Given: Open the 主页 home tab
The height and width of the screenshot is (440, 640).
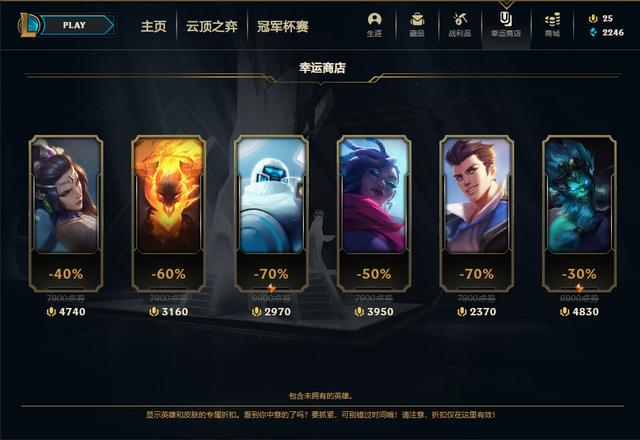Looking at the screenshot, I should (153, 26).
